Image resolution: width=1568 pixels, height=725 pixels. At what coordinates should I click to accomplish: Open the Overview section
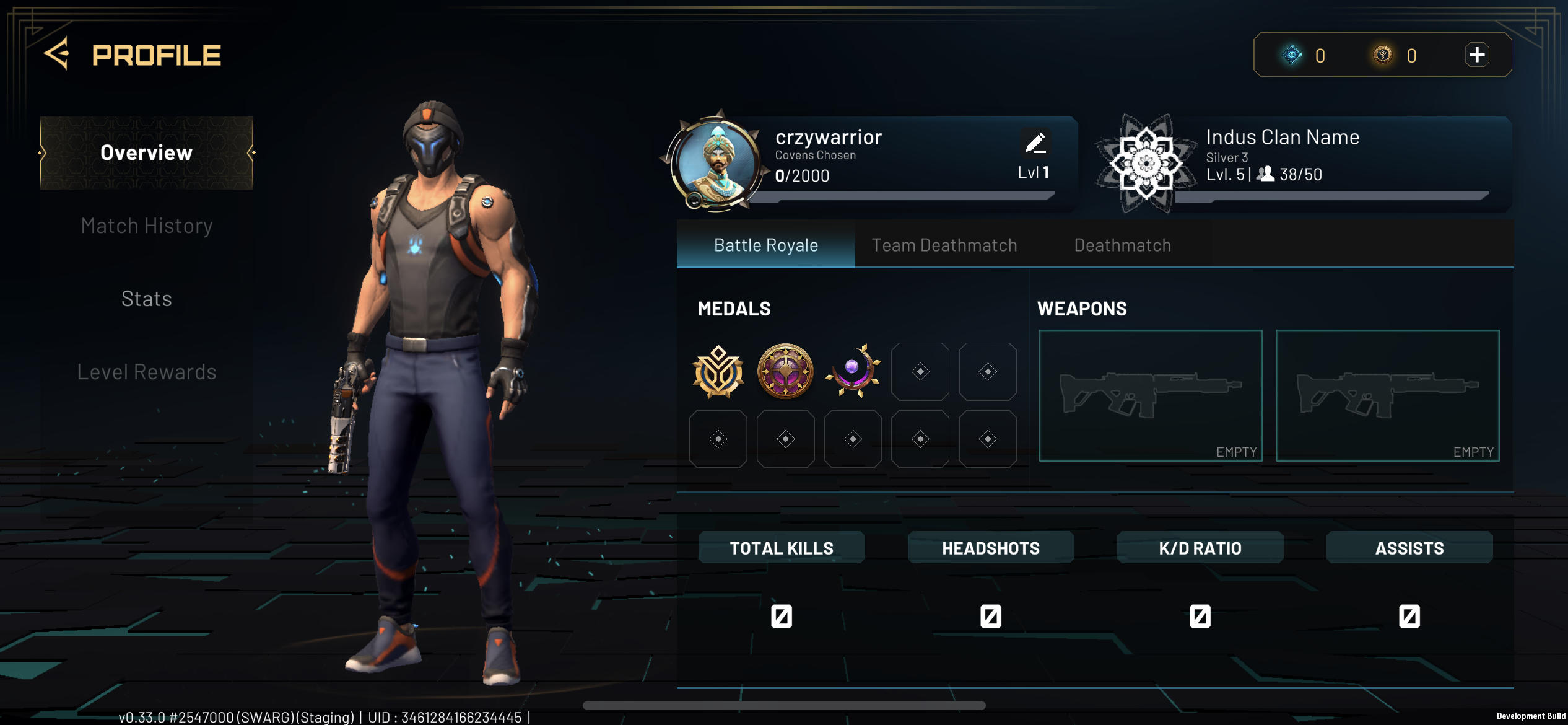147,153
